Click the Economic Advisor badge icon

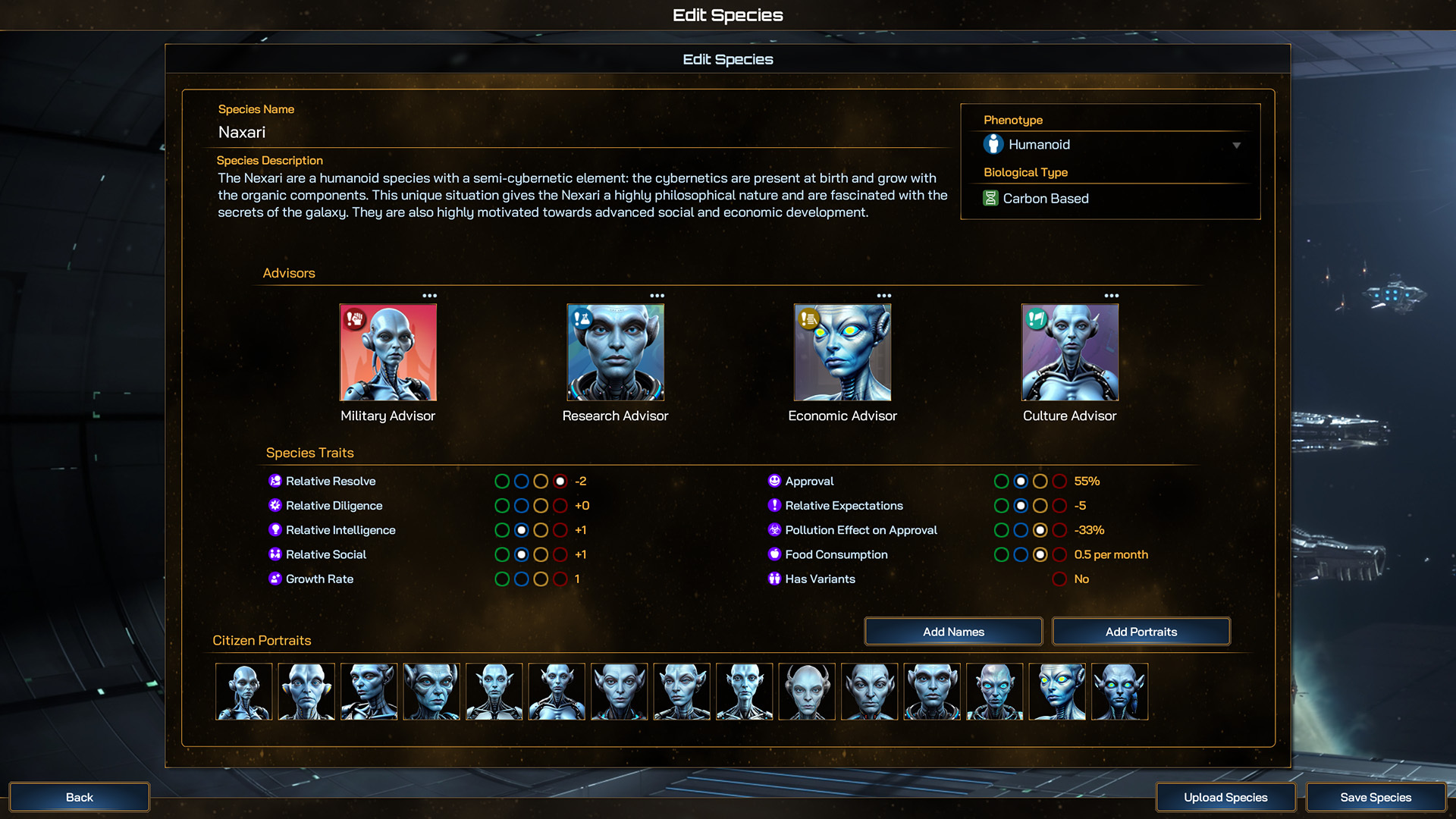click(x=808, y=318)
